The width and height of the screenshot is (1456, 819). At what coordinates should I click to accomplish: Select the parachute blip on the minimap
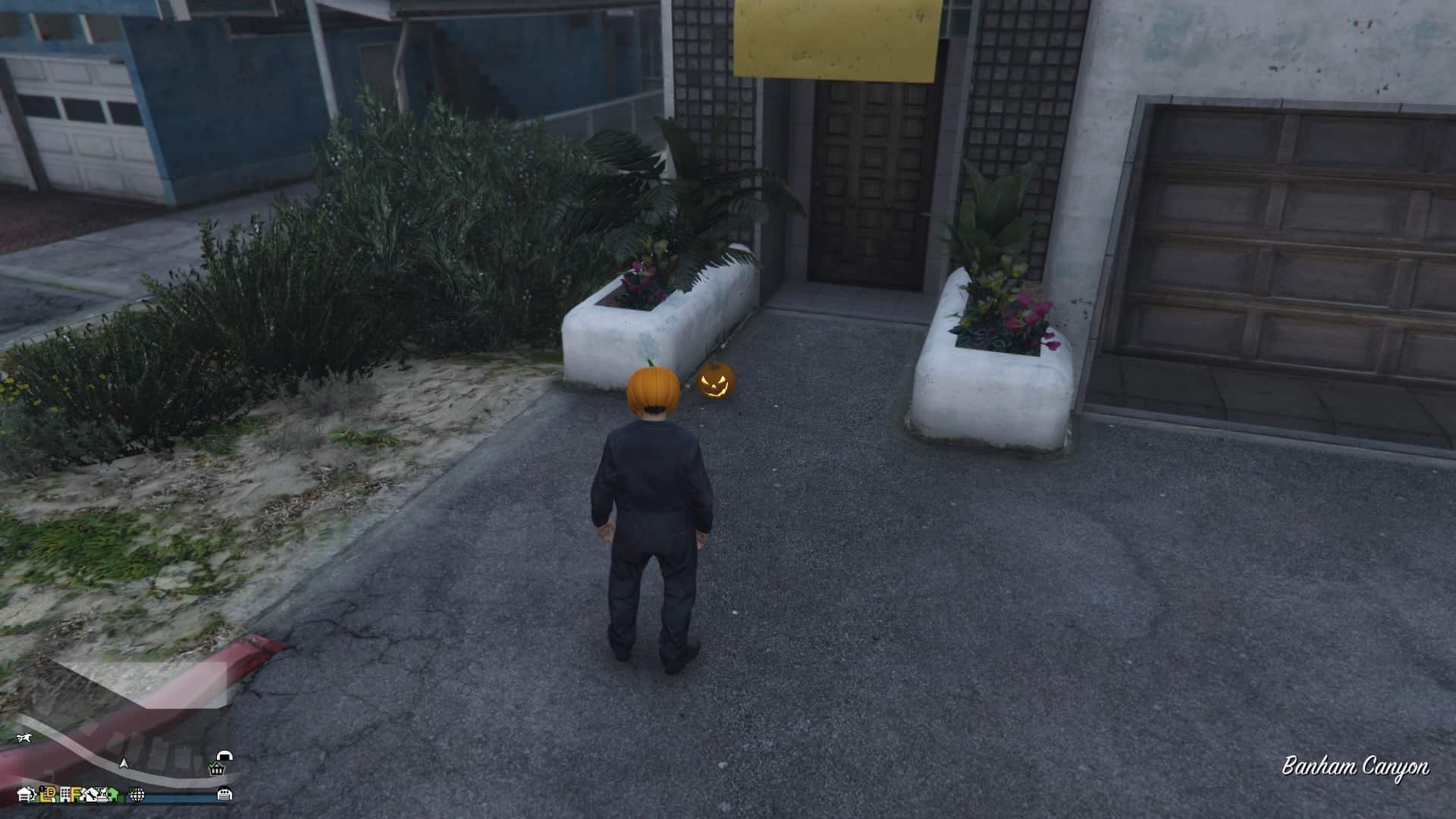[x=24, y=738]
